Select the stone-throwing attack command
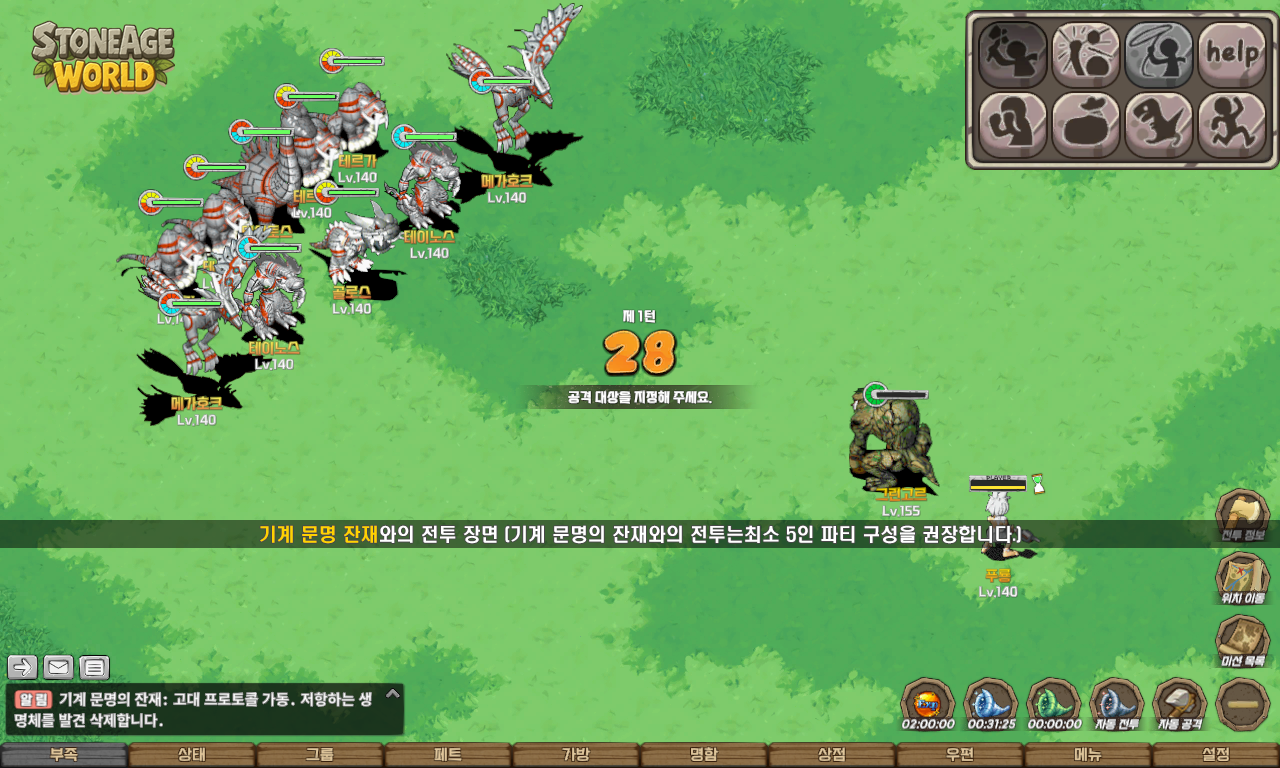Screen dimensions: 1280x768 (x=1012, y=54)
